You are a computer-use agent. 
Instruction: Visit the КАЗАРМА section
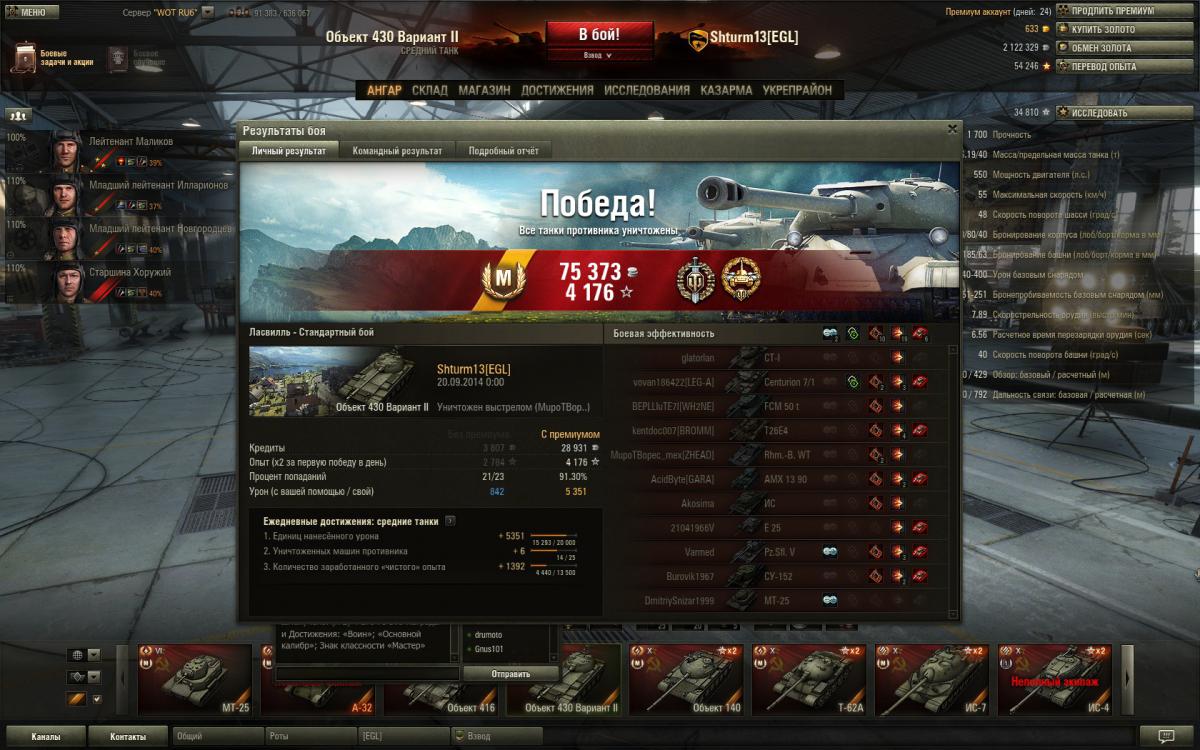726,90
